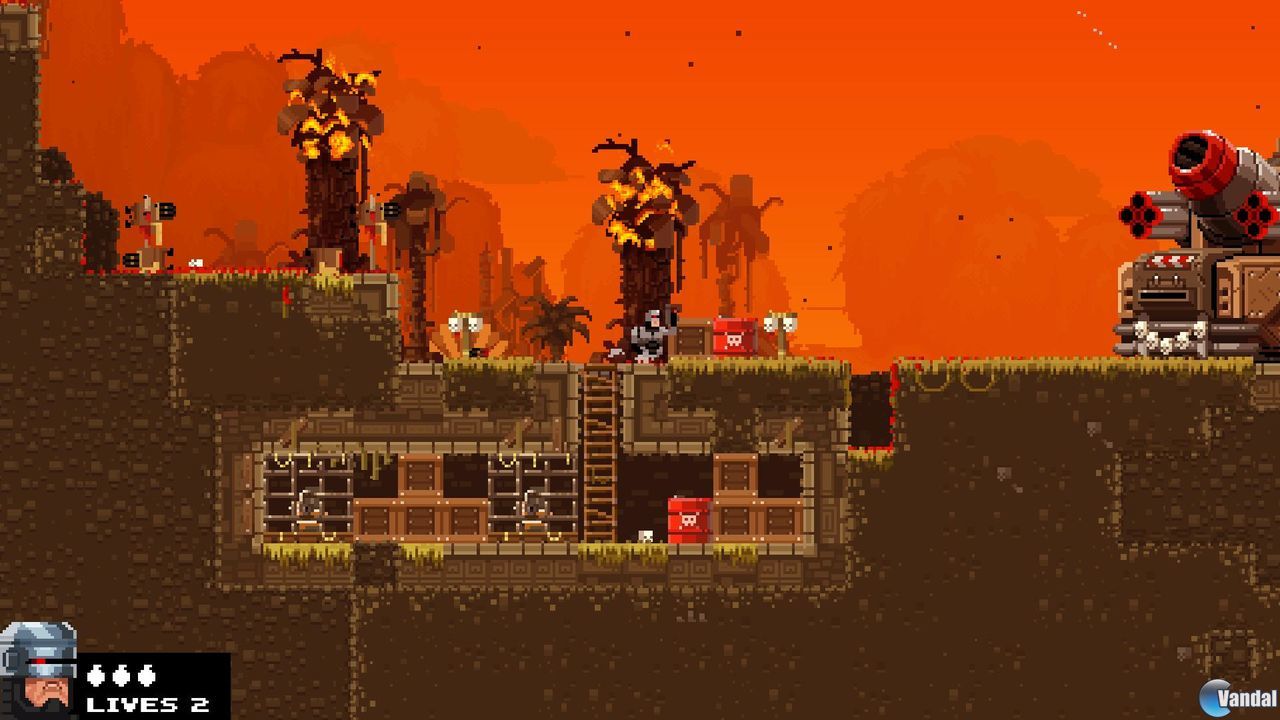Screen dimensions: 1280x720
Task: Click the player character standing on the ledge
Action: click(649, 335)
